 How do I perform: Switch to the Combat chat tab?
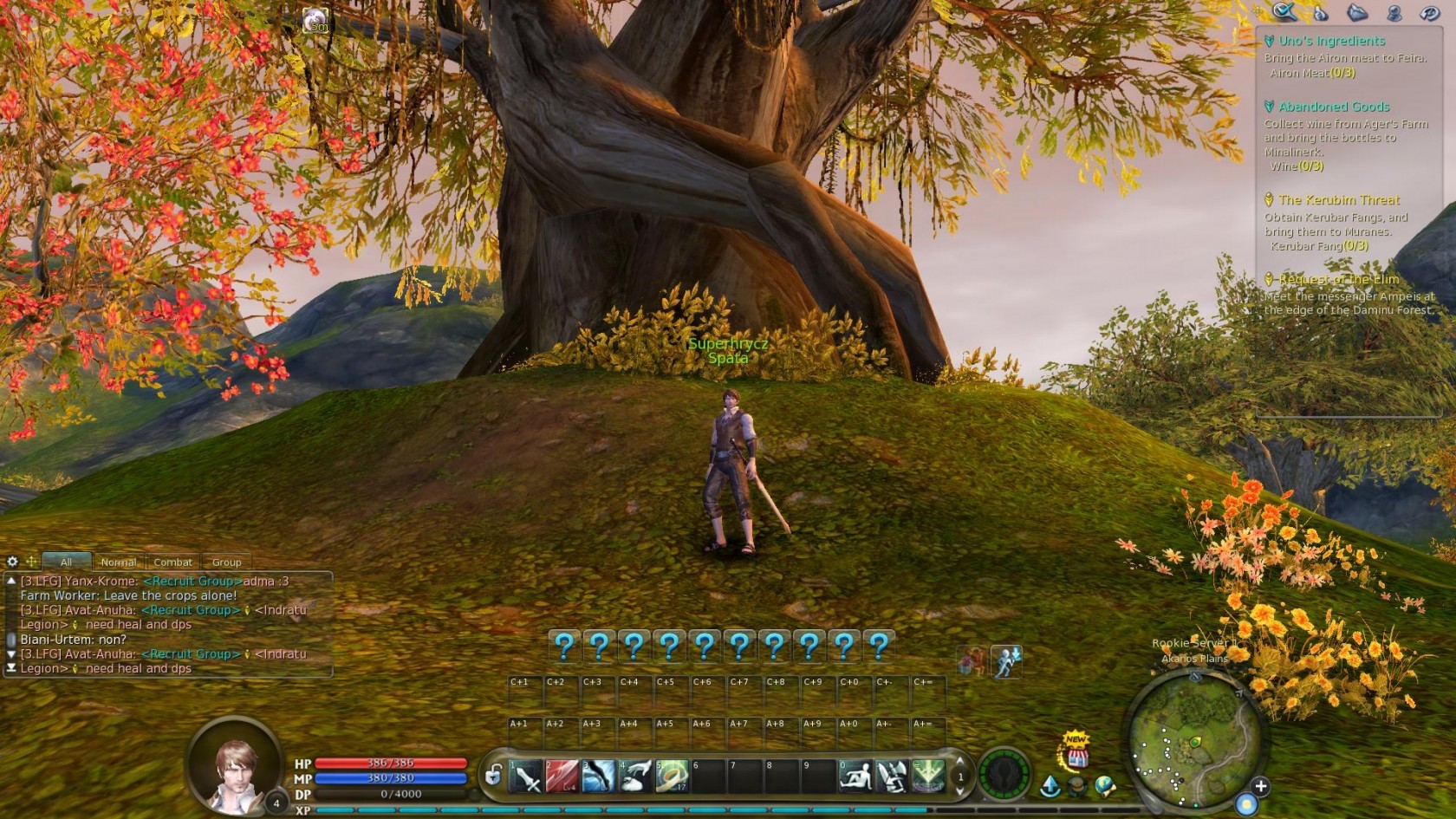[x=172, y=562]
